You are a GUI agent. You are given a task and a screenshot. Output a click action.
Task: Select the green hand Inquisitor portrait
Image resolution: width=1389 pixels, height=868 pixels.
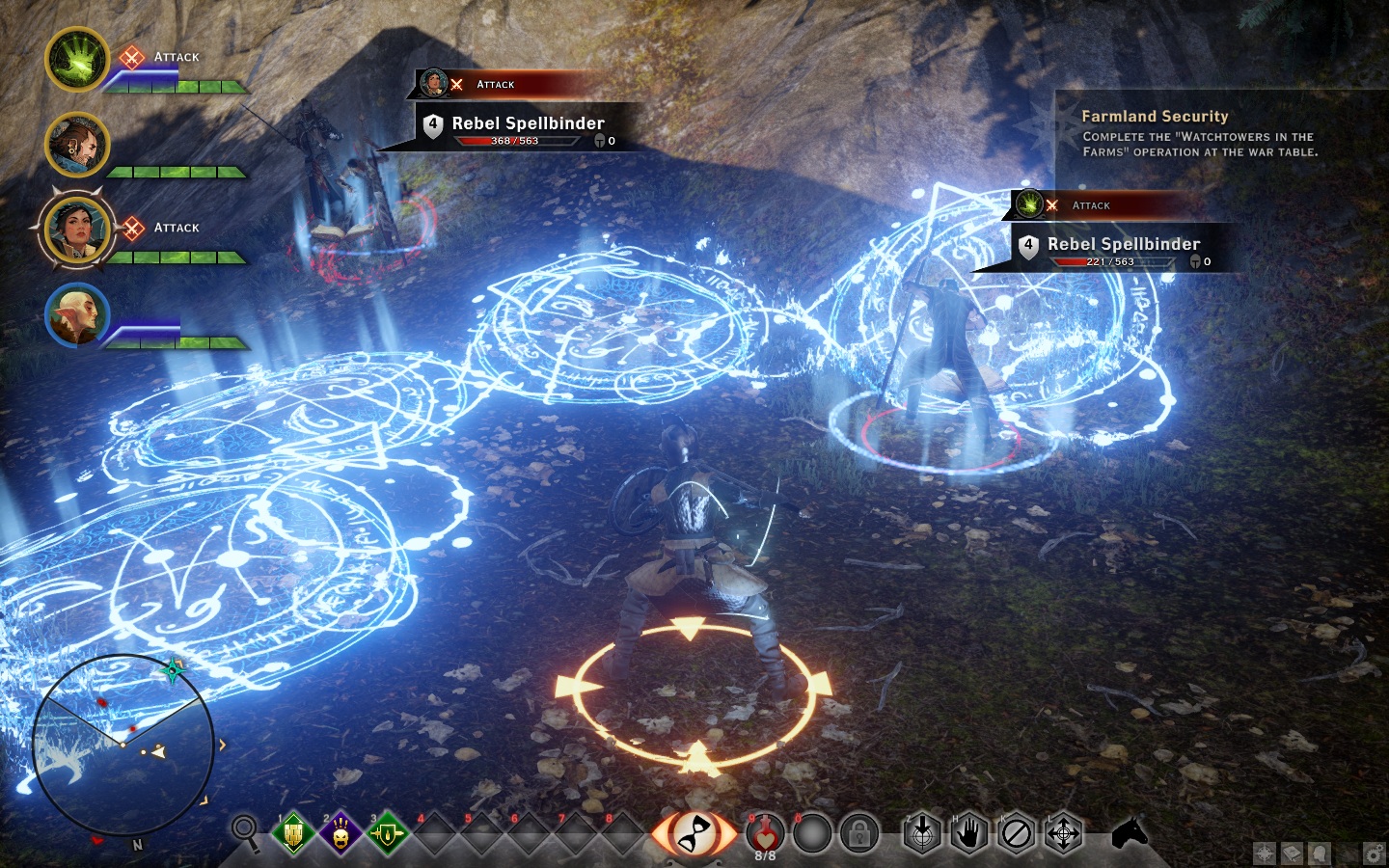pyautogui.click(x=77, y=60)
